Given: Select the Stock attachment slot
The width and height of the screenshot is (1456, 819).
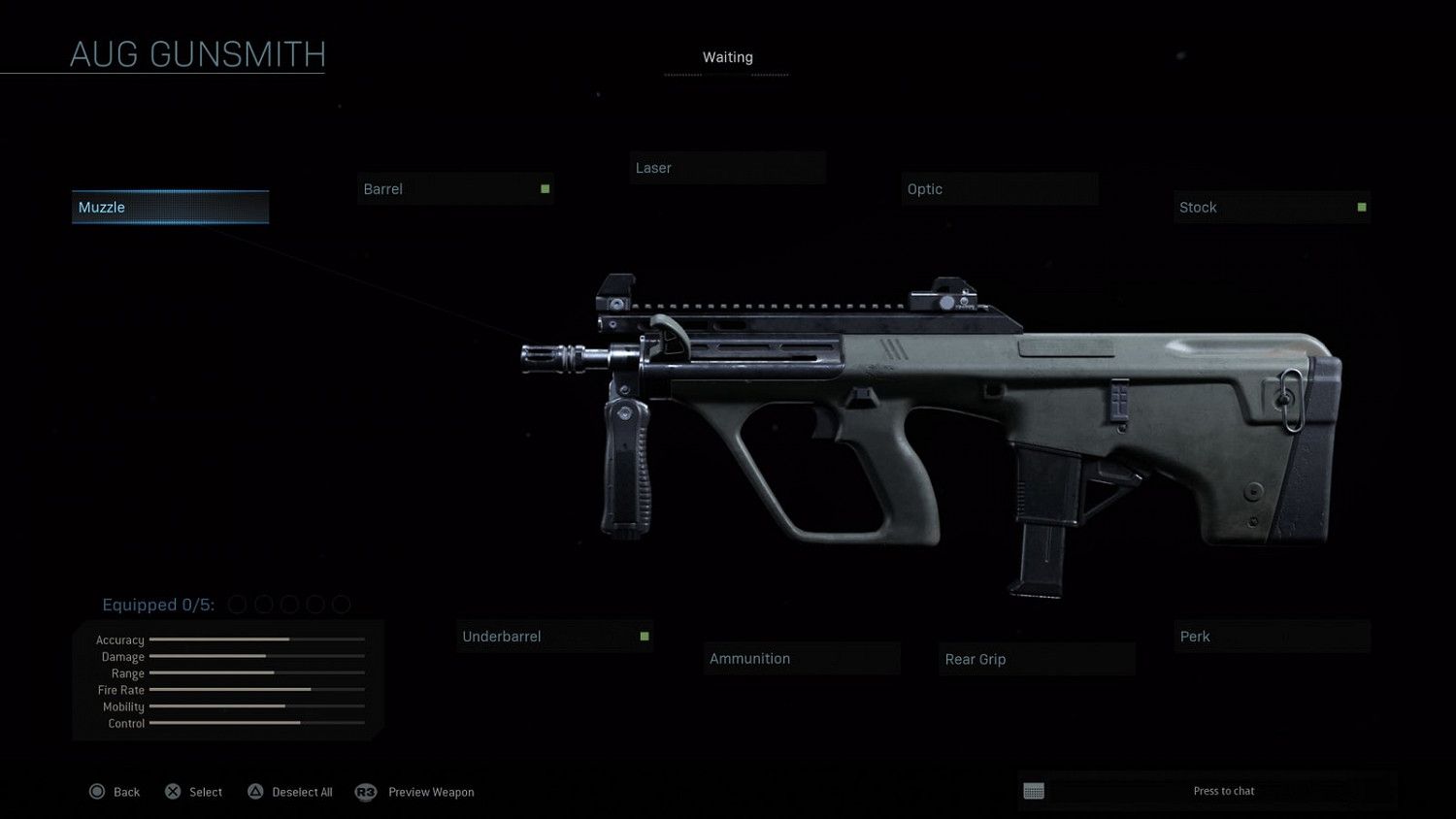Looking at the screenshot, I should coord(1272,208).
